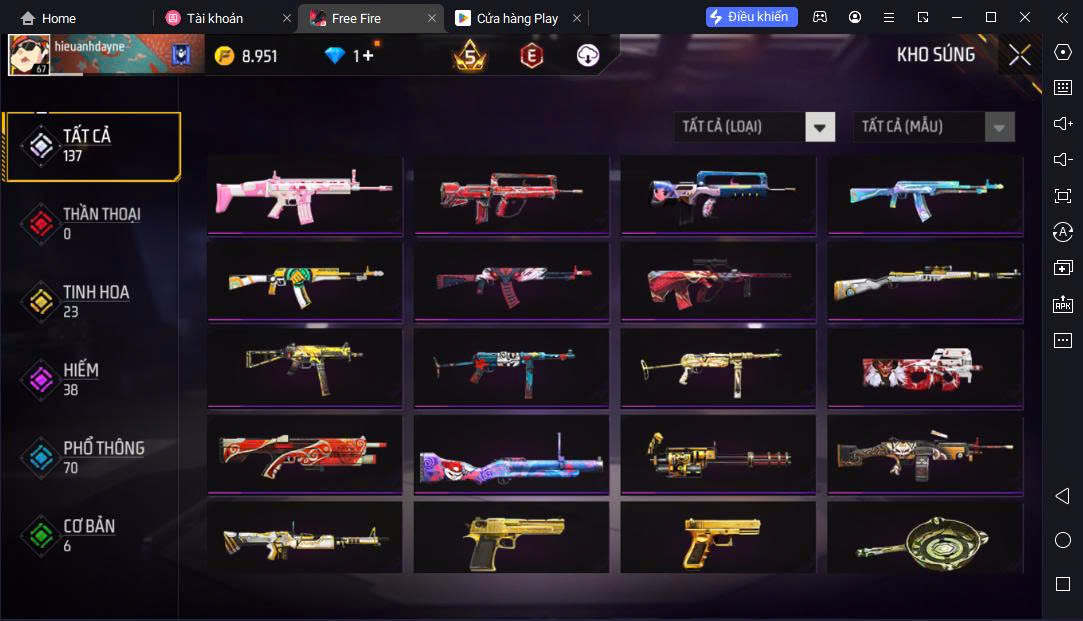Image resolution: width=1083 pixels, height=621 pixels.
Task: Open the Điều khiển control panel
Action: click(752, 17)
